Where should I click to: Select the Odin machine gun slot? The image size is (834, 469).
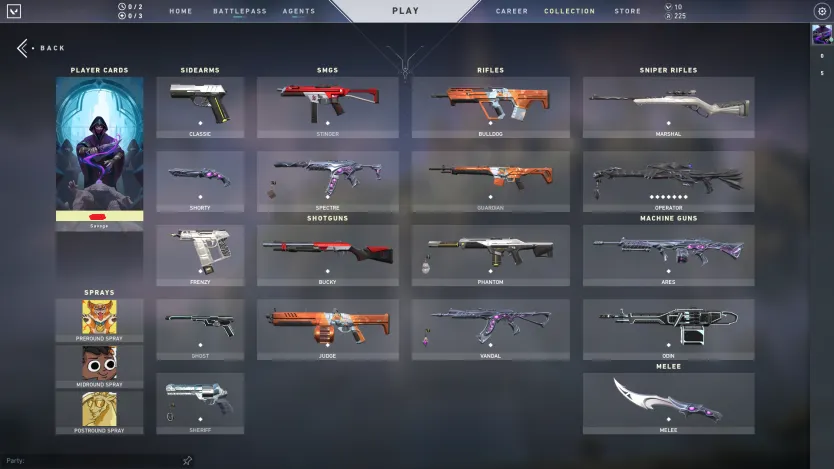(x=668, y=329)
